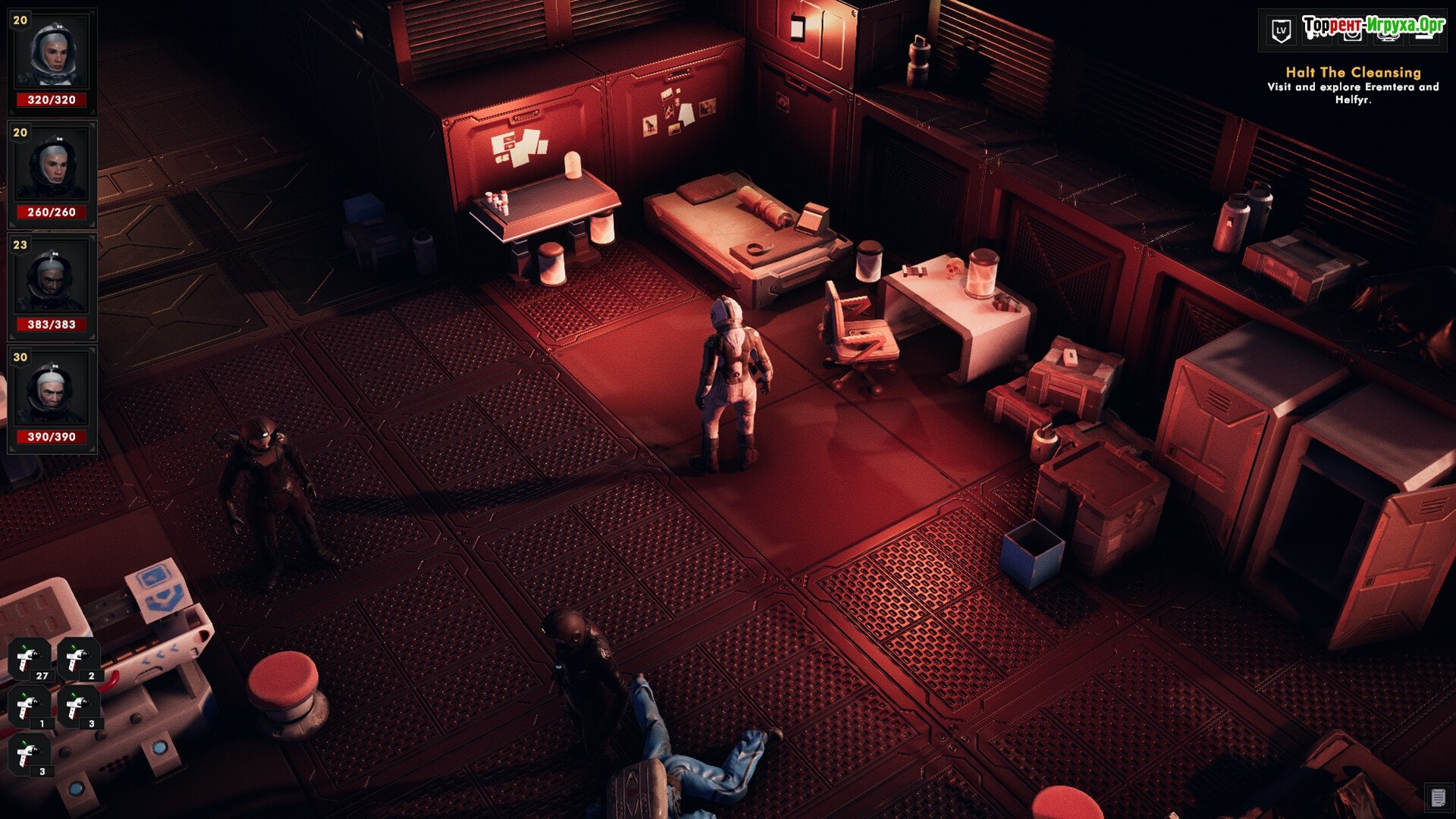Use the injector item with 27 charges
This screenshot has width=1456, height=819.
30,659
